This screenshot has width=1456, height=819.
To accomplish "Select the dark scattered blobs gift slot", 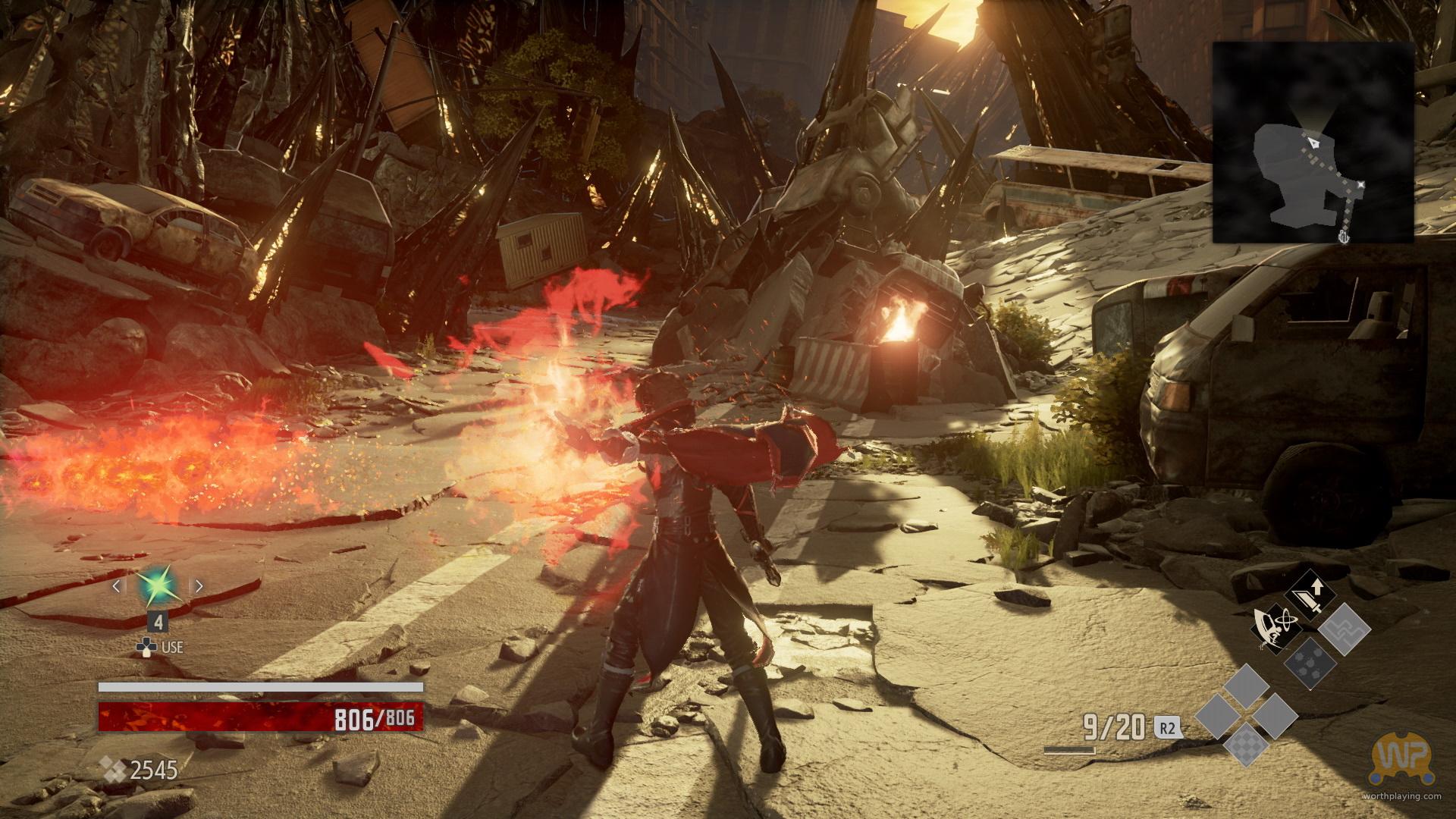I will pos(1310,663).
